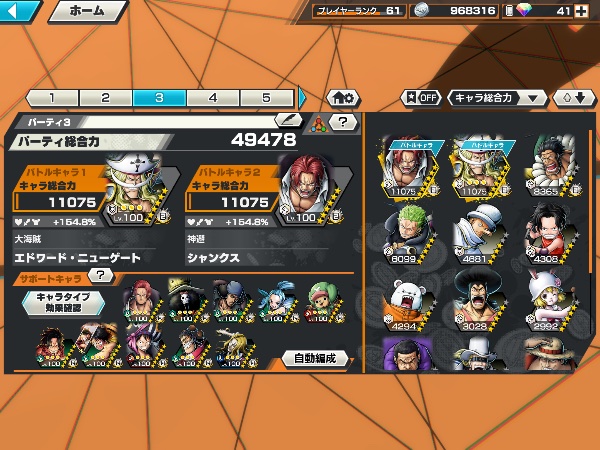
Task: Select party tab 4
Action: click(x=213, y=98)
